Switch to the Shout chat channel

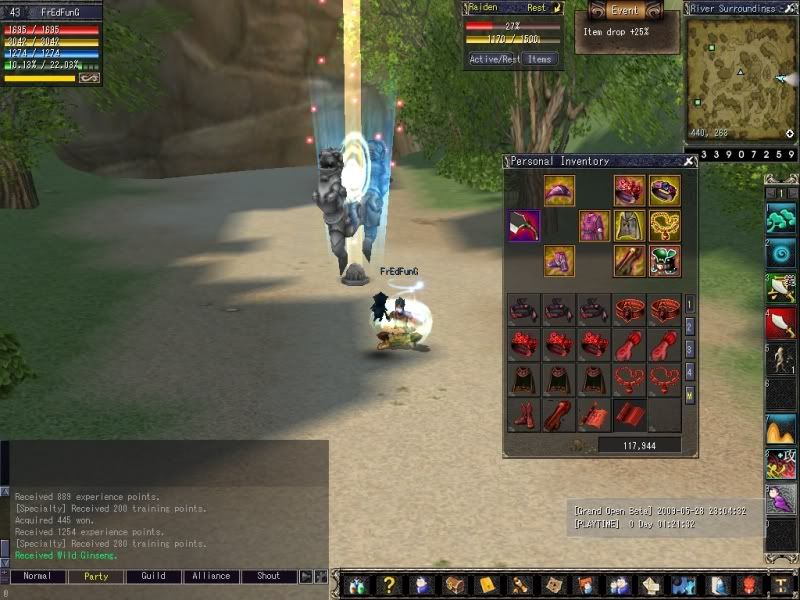click(269, 576)
